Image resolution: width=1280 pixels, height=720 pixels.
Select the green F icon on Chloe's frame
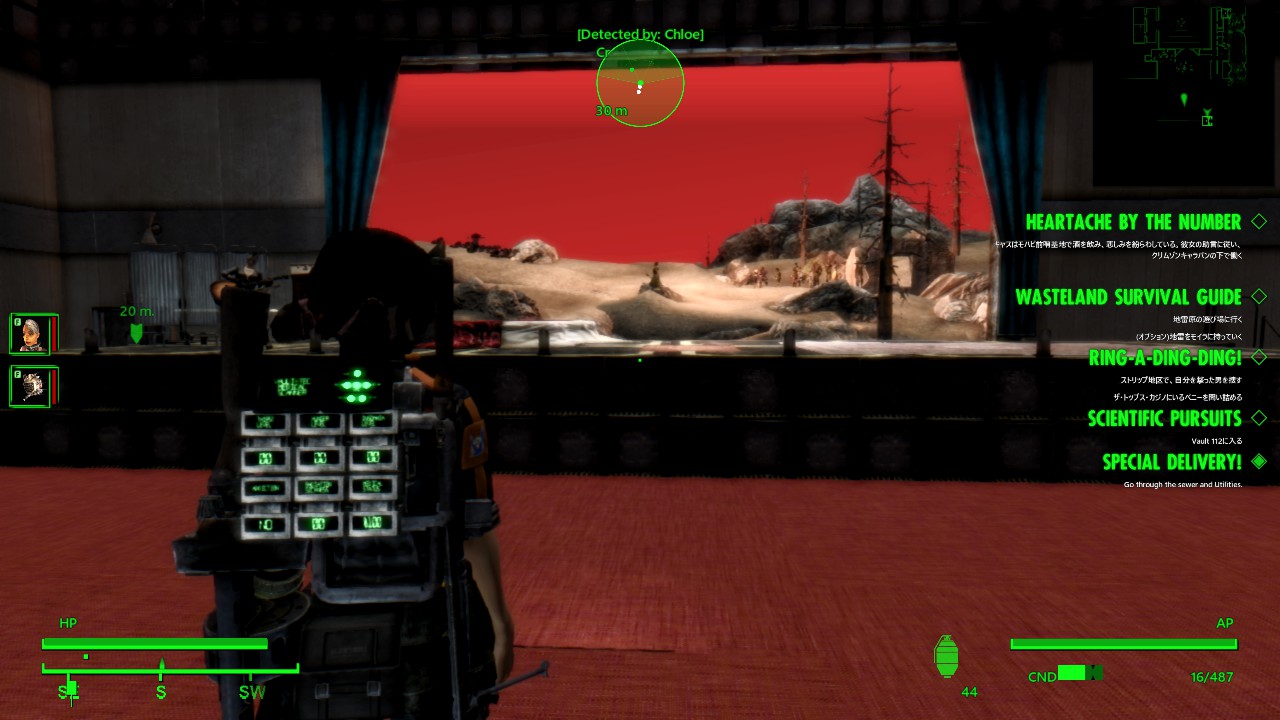[16, 320]
